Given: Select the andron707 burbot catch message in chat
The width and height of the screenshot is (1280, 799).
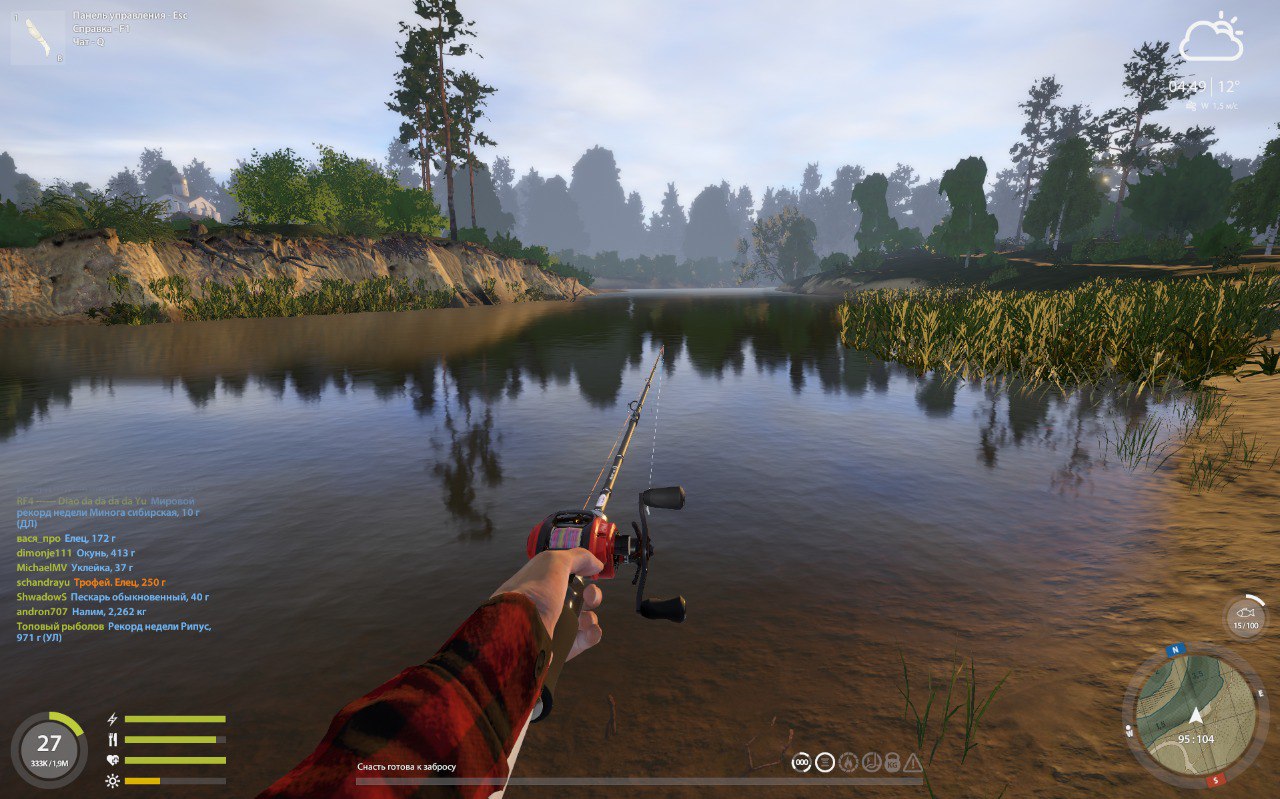Looking at the screenshot, I should [82, 611].
